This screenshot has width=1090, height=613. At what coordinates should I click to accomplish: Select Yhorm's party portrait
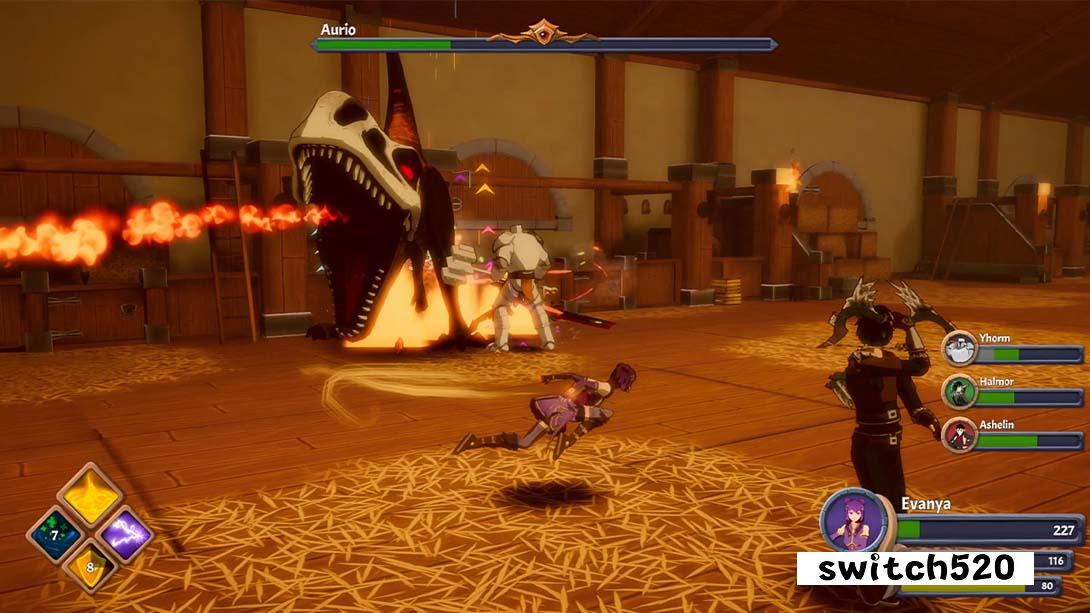tap(960, 350)
